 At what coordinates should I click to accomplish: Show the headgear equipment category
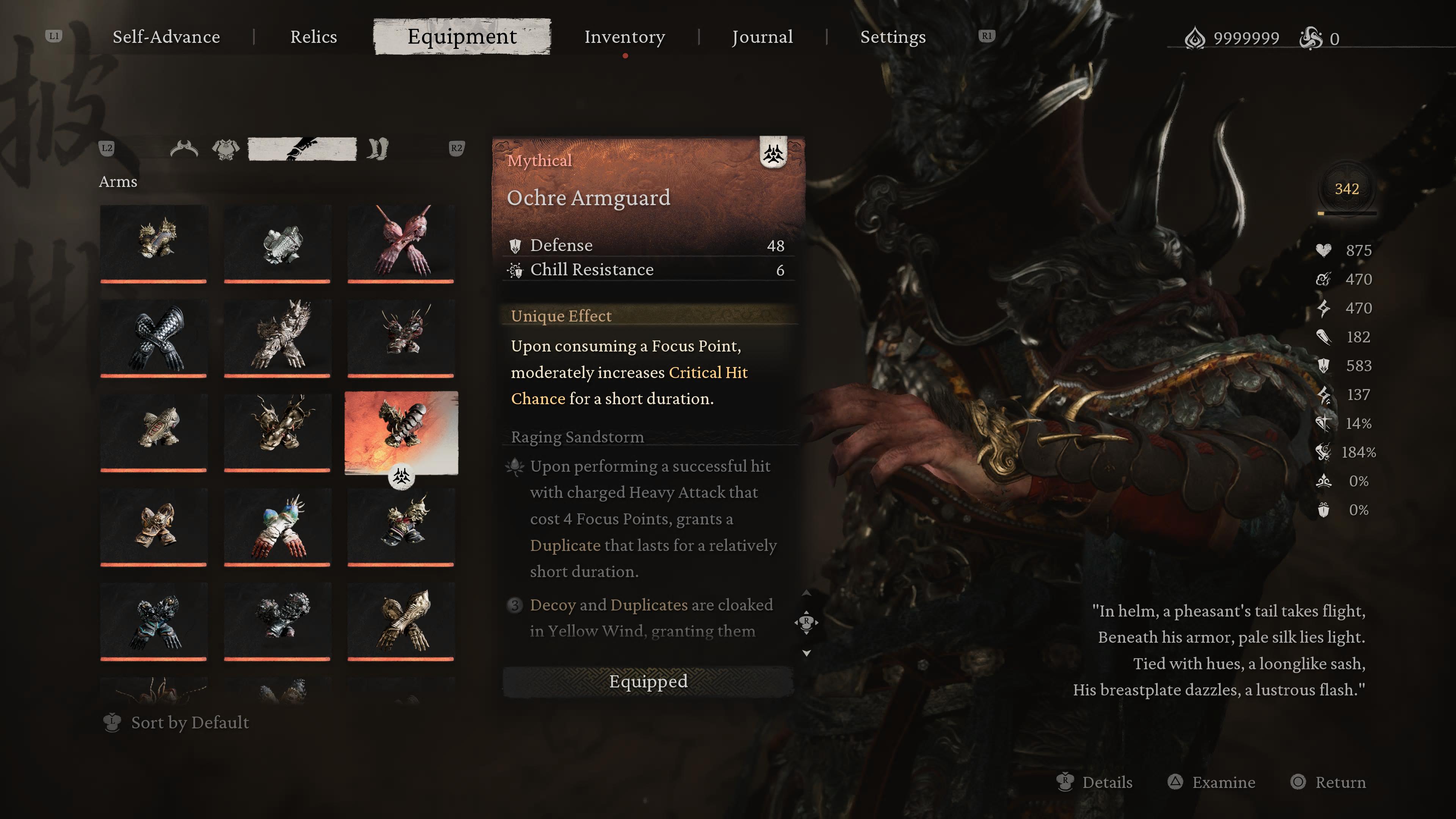click(184, 149)
